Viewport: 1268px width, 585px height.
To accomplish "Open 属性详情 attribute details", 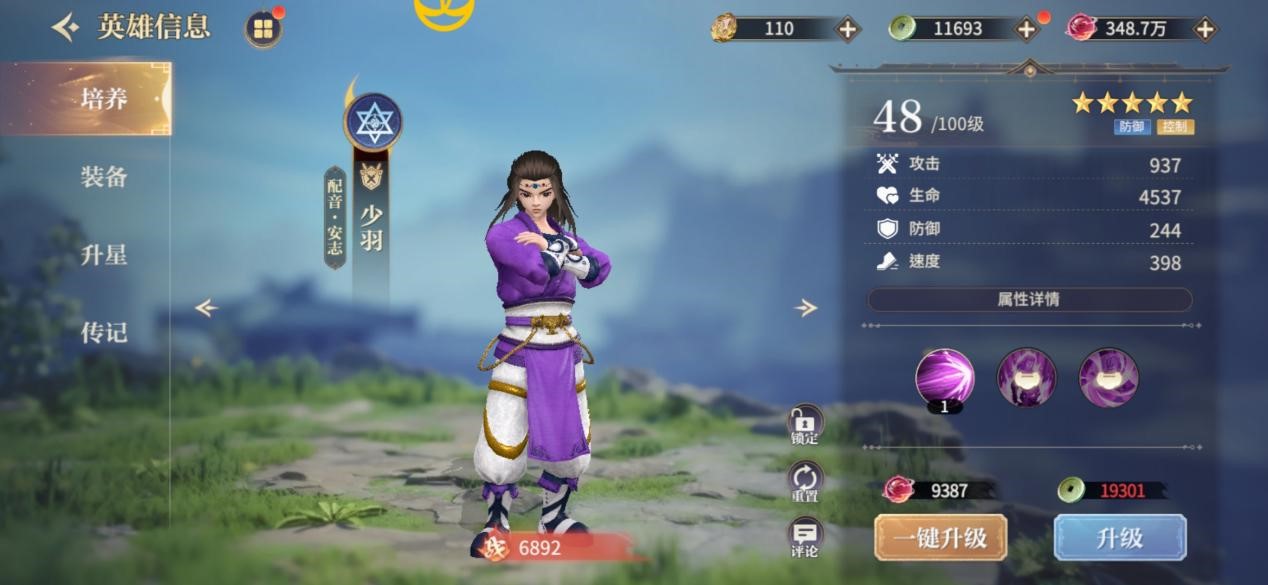I will point(1028,299).
